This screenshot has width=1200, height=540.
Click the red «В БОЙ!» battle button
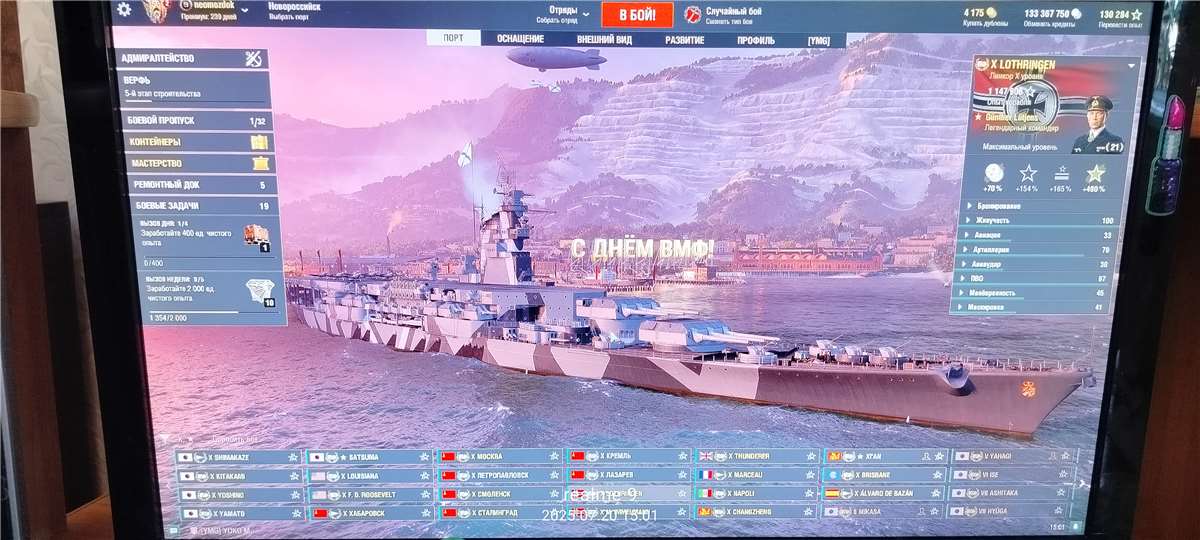click(x=637, y=15)
